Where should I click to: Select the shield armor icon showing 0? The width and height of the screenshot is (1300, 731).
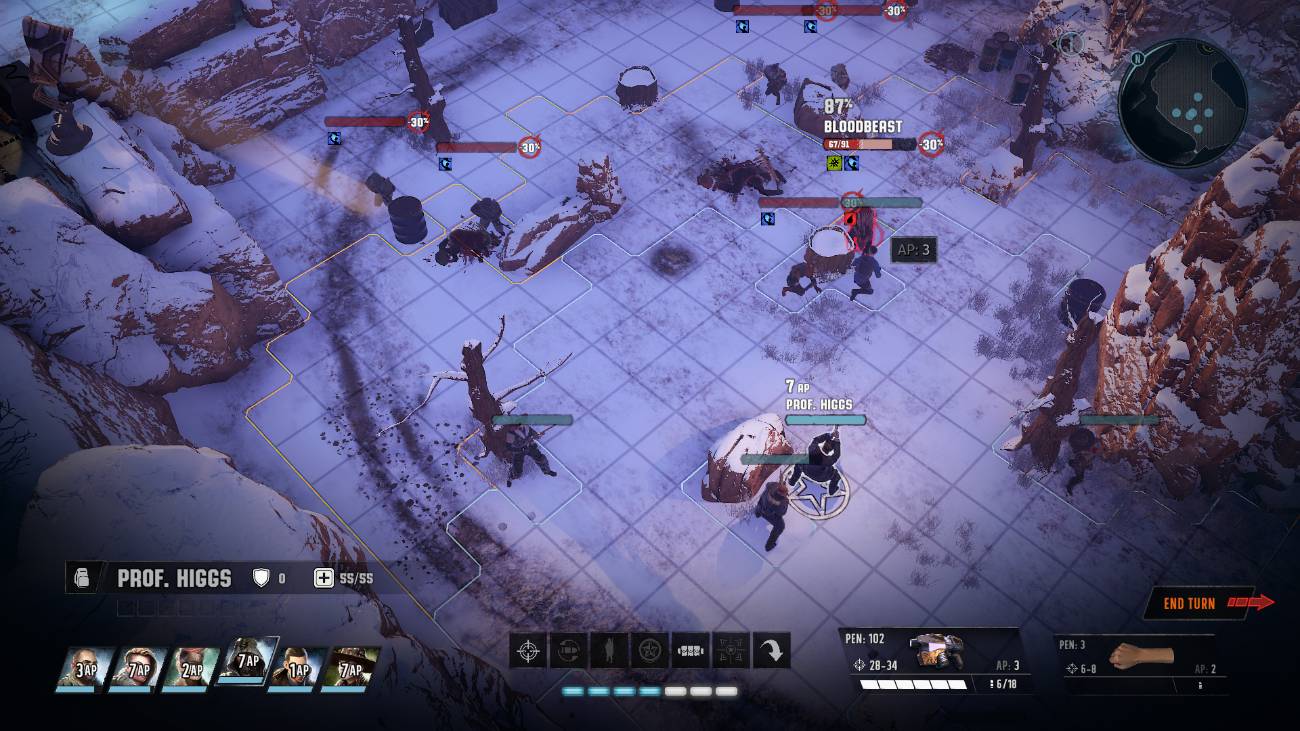(x=260, y=578)
